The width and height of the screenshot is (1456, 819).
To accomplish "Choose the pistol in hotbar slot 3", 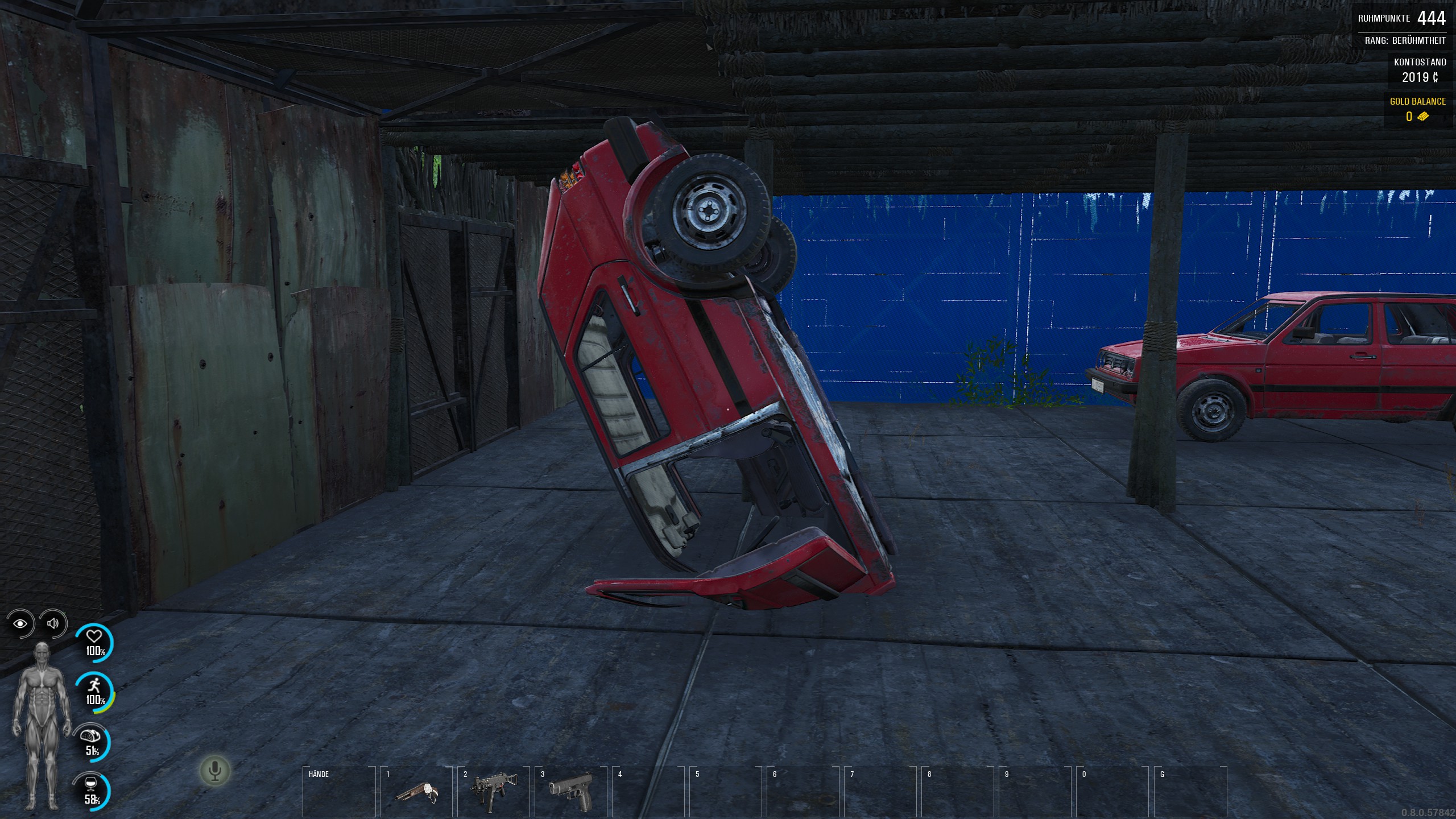I will pyautogui.click(x=571, y=791).
